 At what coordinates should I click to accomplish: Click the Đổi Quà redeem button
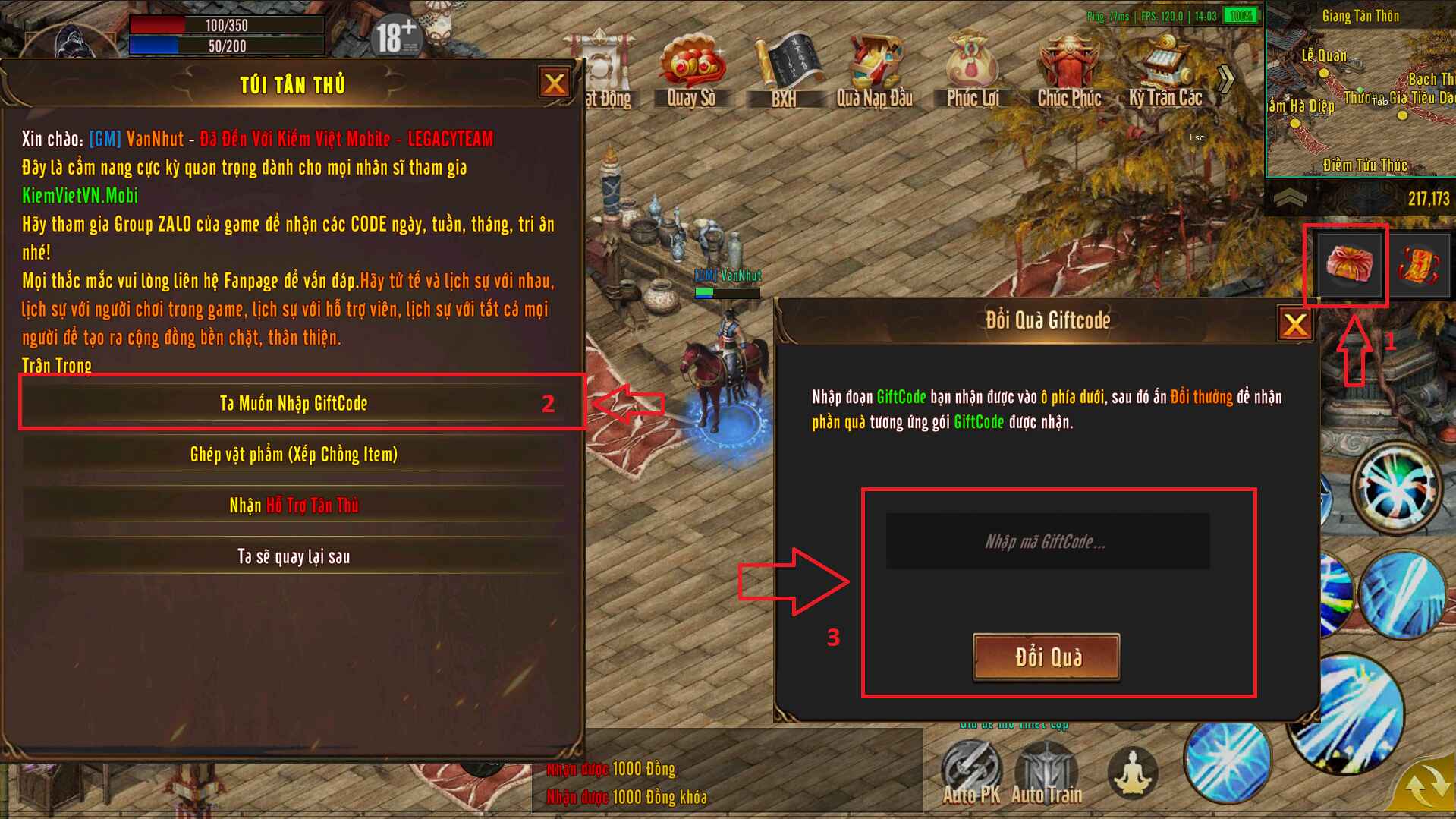pyautogui.click(x=1046, y=657)
